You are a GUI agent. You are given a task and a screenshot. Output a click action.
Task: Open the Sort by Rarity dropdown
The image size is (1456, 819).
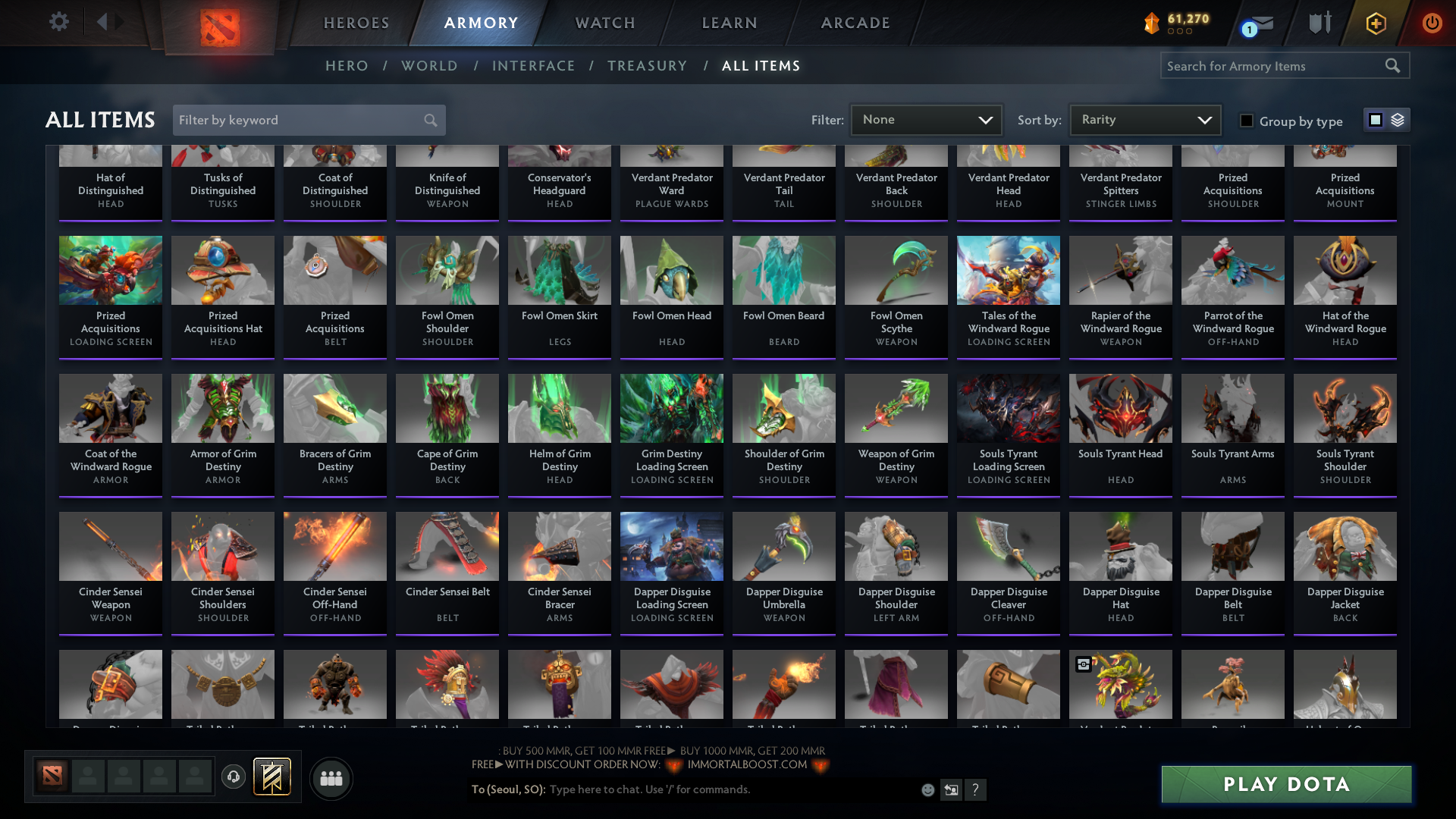pos(1144,119)
